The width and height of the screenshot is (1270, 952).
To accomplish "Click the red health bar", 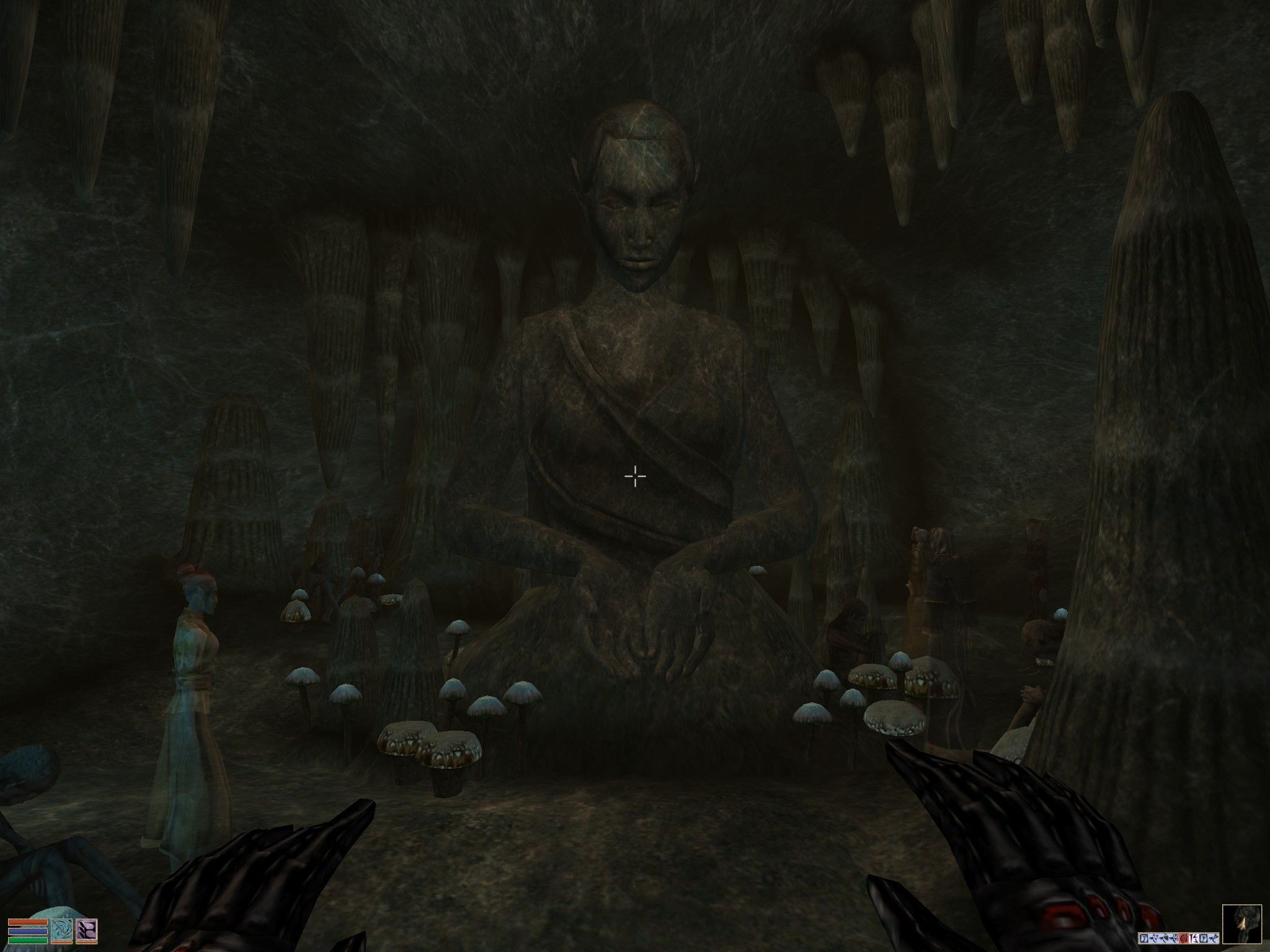I will pyautogui.click(x=28, y=923).
